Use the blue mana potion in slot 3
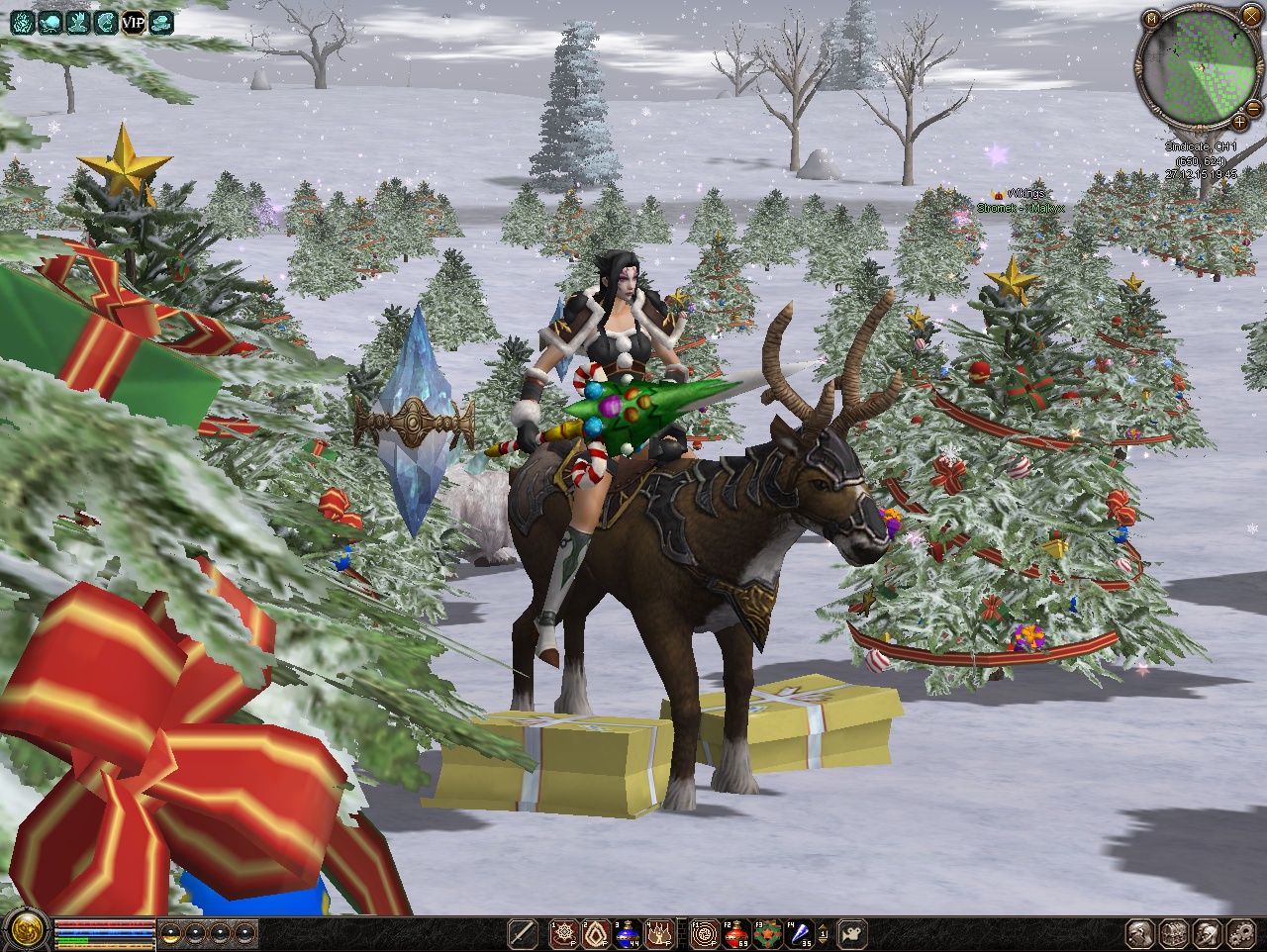 pyautogui.click(x=628, y=932)
